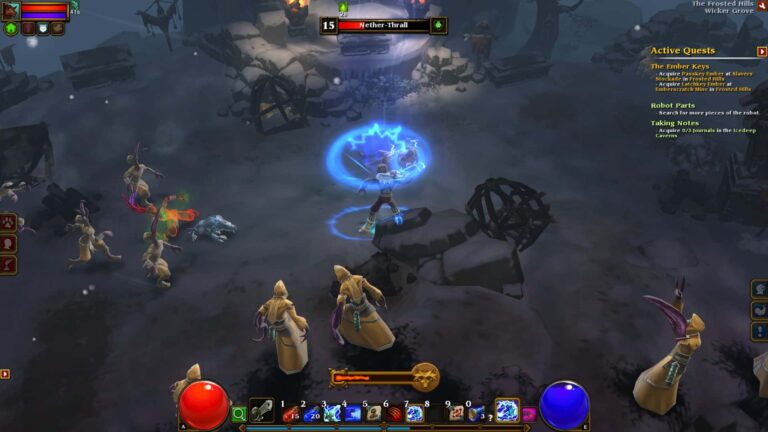Activate the skill in hotbar slot 3
The image size is (768, 432).
[x=331, y=411]
